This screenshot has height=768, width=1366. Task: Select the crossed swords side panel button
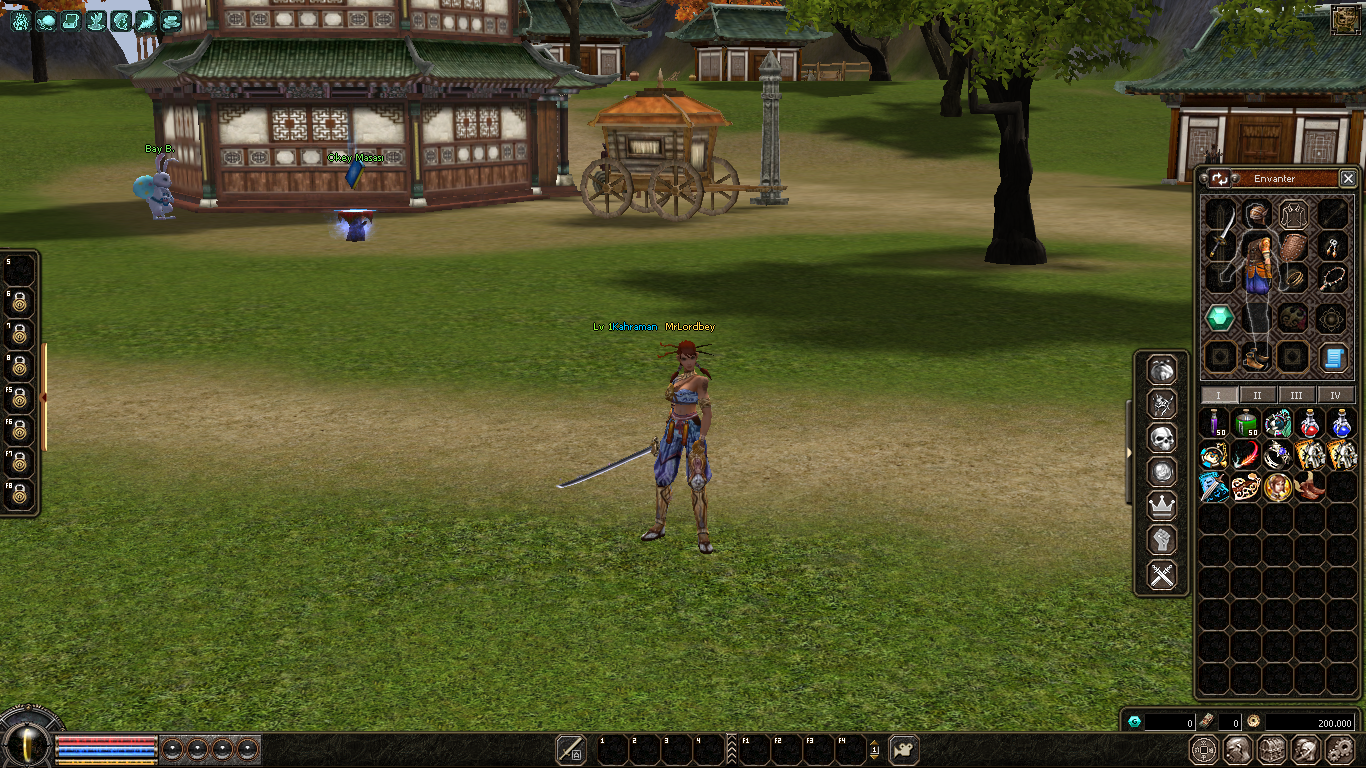point(1161,575)
